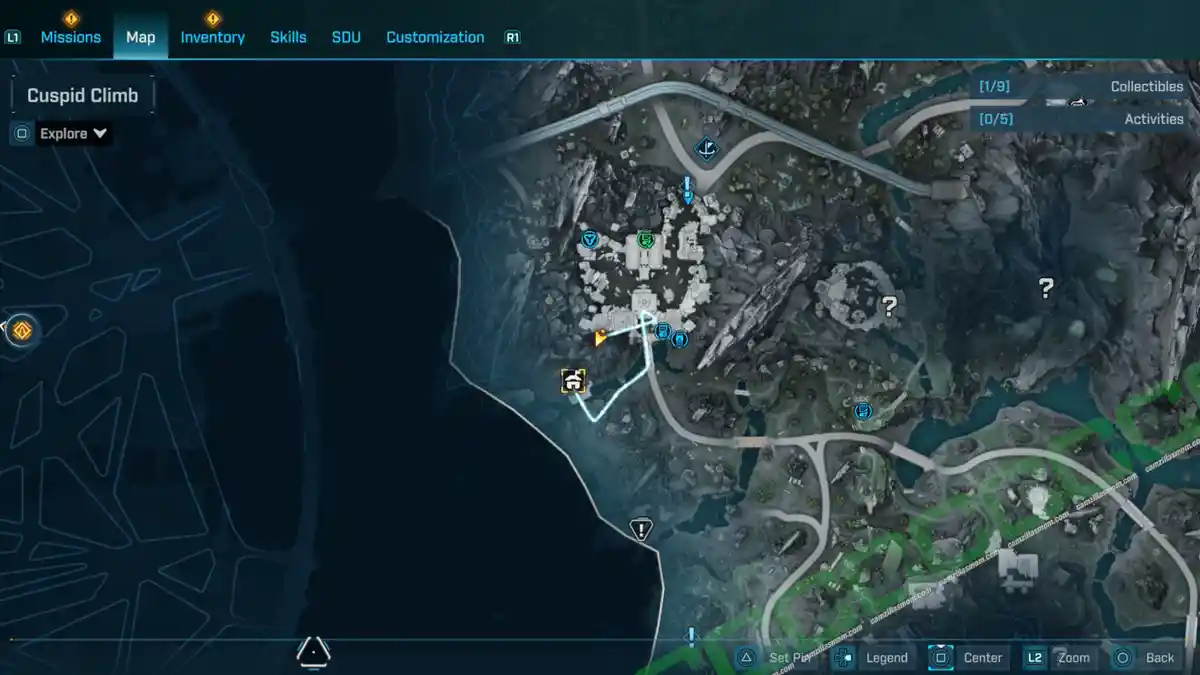Open the Inventory tab
The height and width of the screenshot is (675, 1200).
[x=212, y=37]
